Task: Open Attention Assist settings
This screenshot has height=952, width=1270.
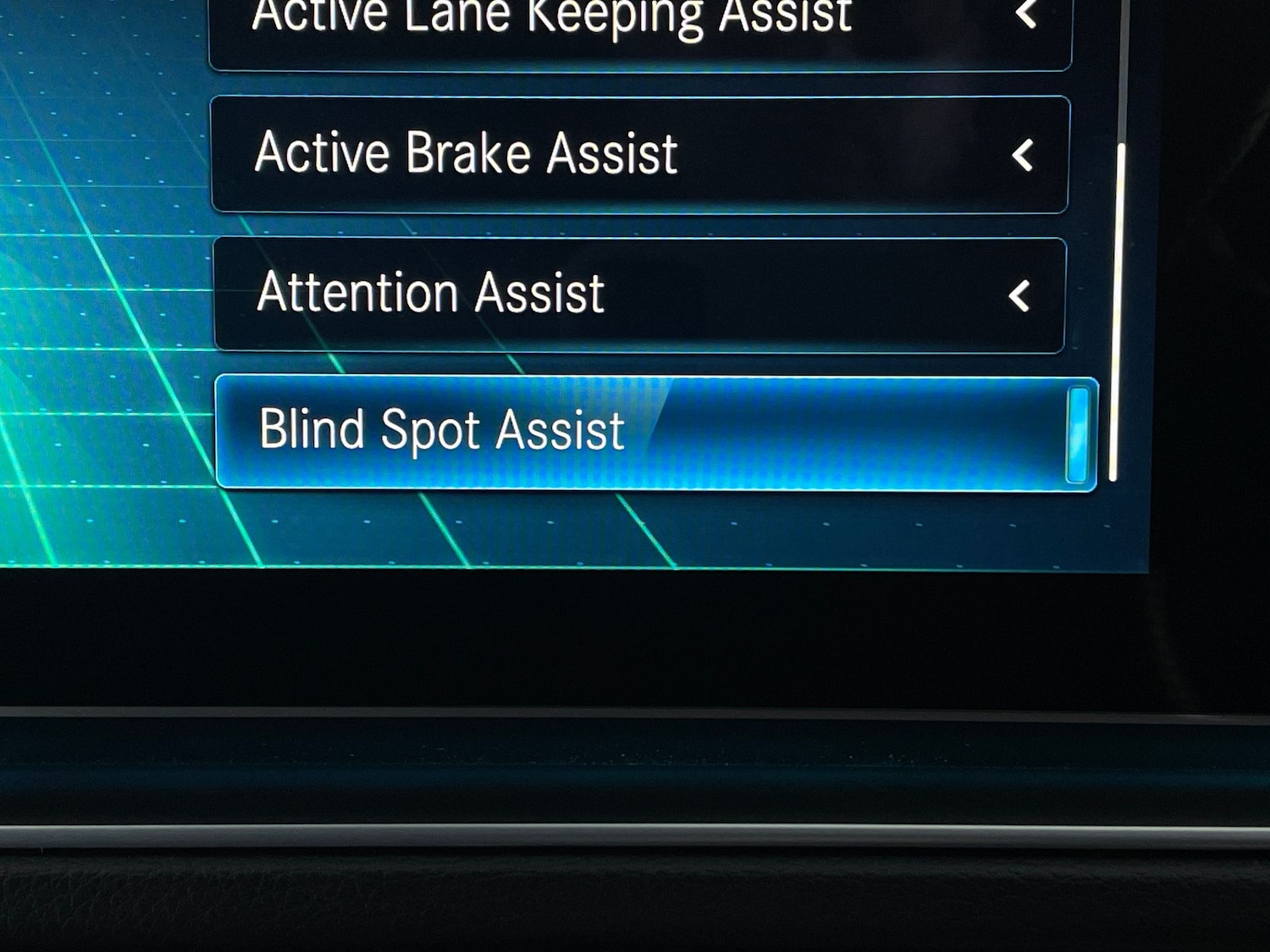Action: click(639, 294)
